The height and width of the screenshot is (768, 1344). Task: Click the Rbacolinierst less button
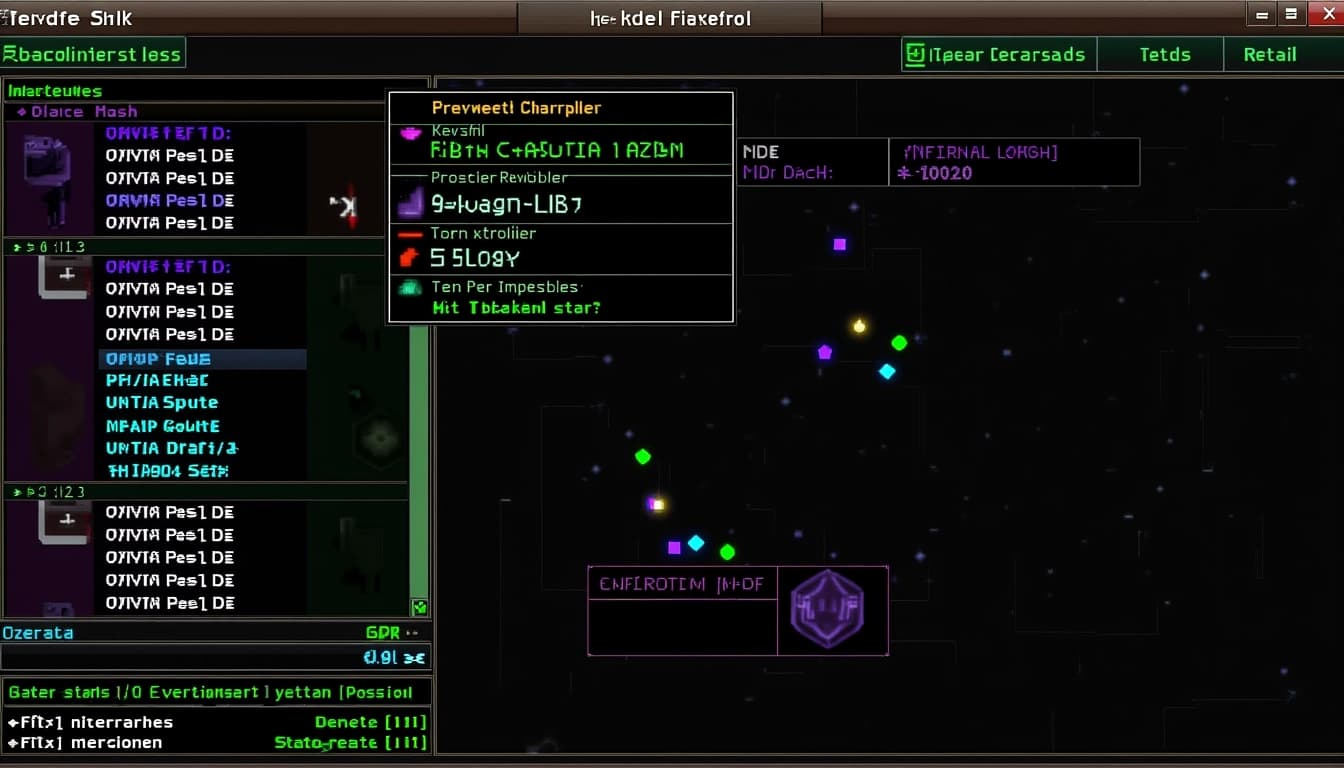coord(92,54)
